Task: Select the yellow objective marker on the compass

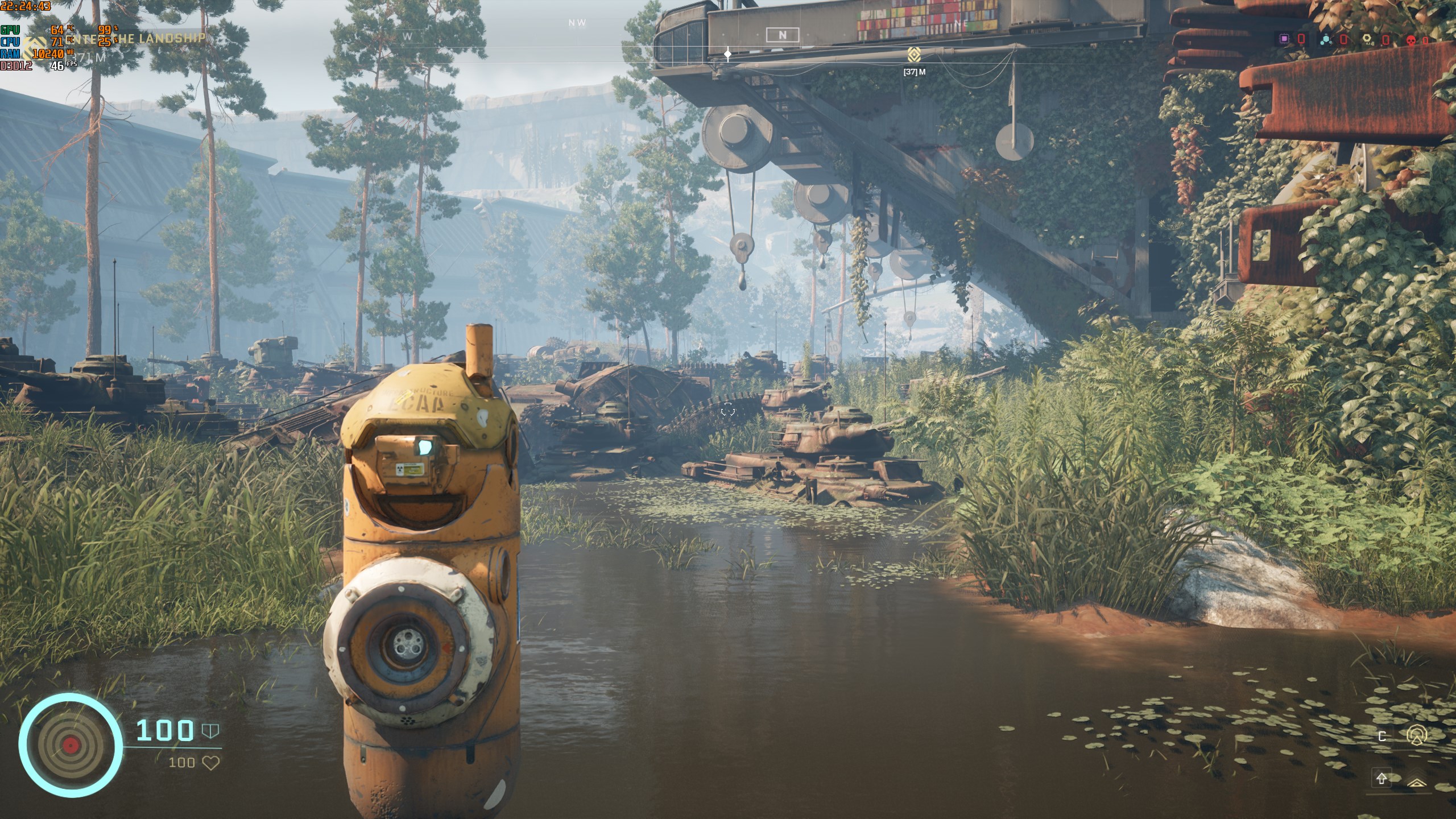Action: click(914, 55)
